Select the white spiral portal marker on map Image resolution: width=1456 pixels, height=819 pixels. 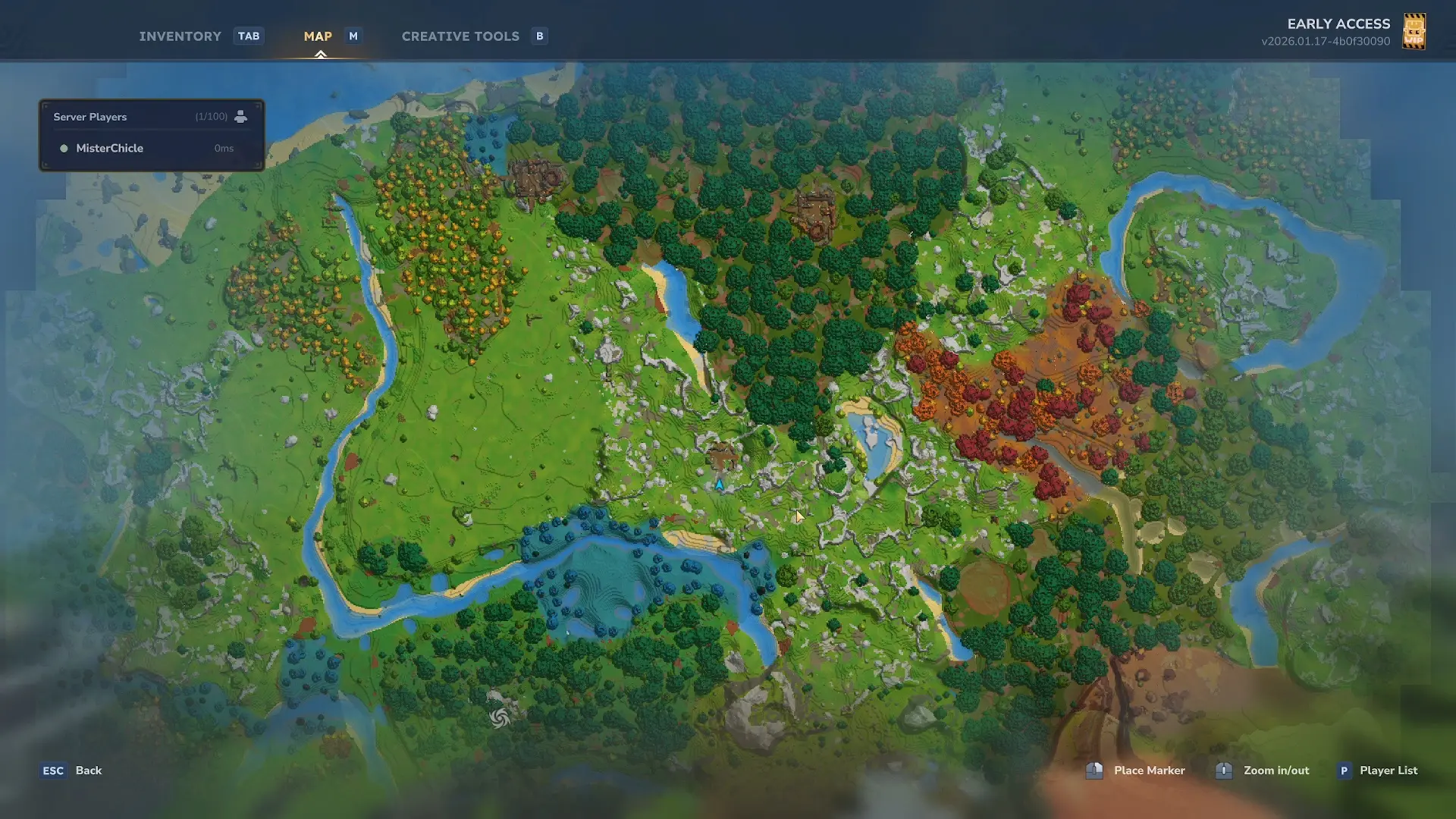point(499,717)
